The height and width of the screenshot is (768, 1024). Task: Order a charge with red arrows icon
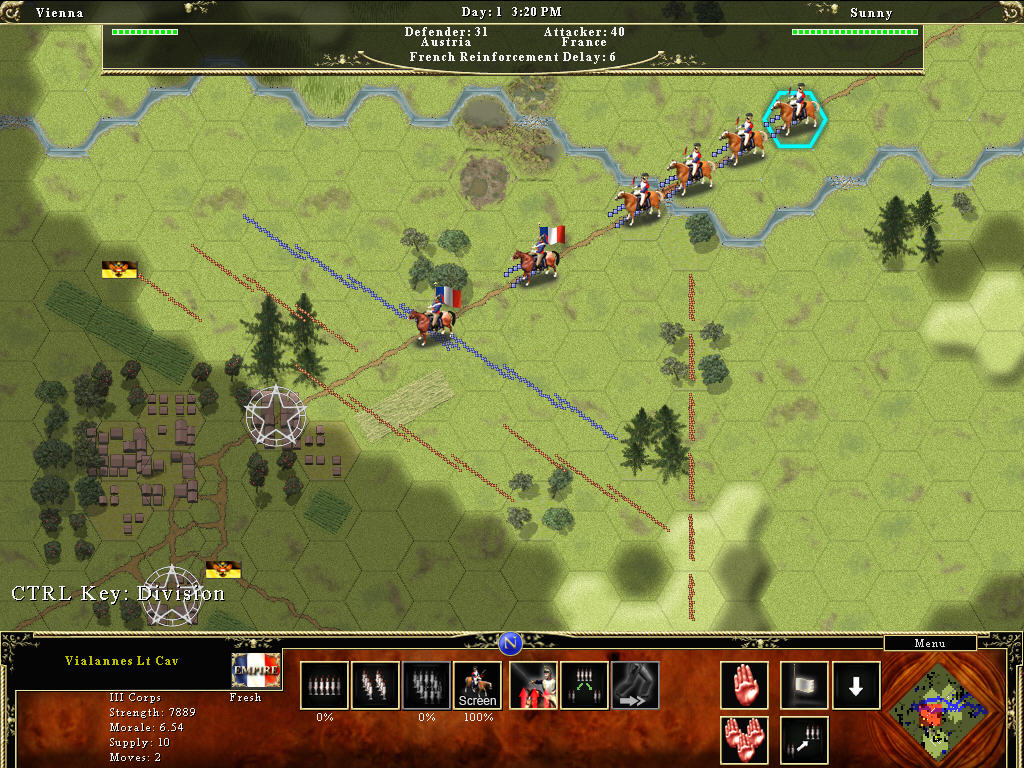pyautogui.click(x=534, y=685)
